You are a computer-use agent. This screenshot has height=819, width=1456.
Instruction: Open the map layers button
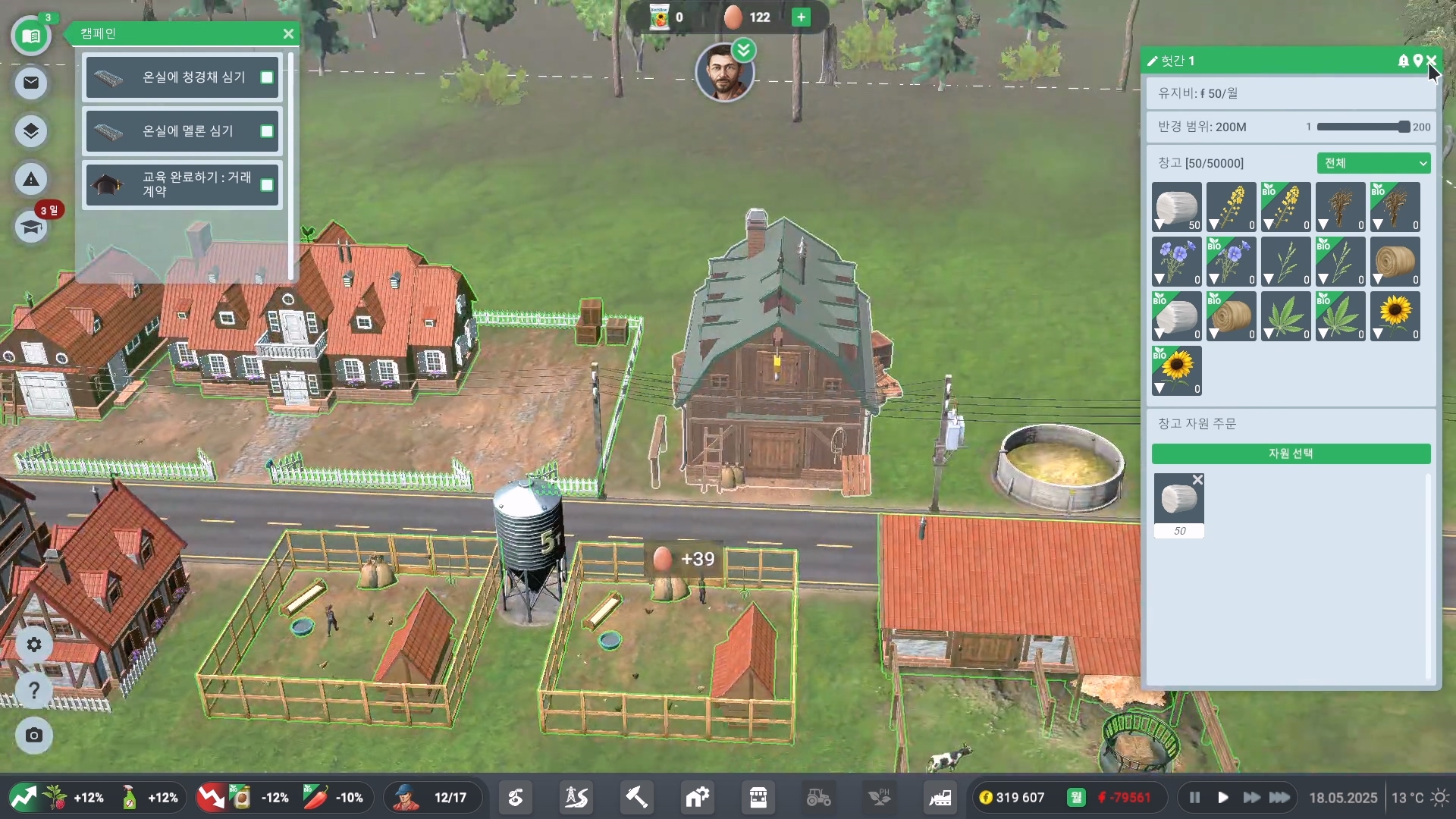[x=31, y=131]
